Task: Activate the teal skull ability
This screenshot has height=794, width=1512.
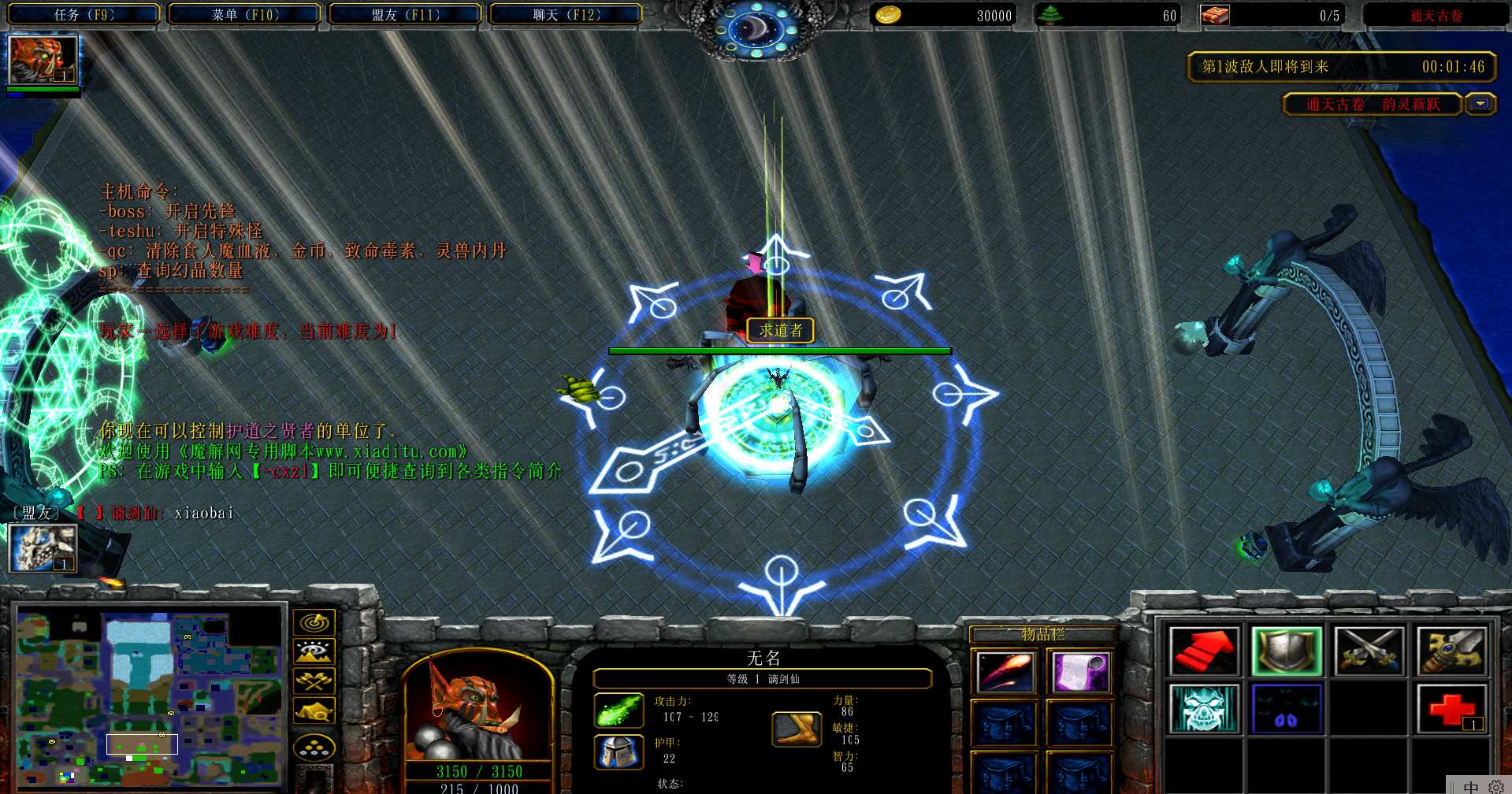Action: tap(1204, 708)
